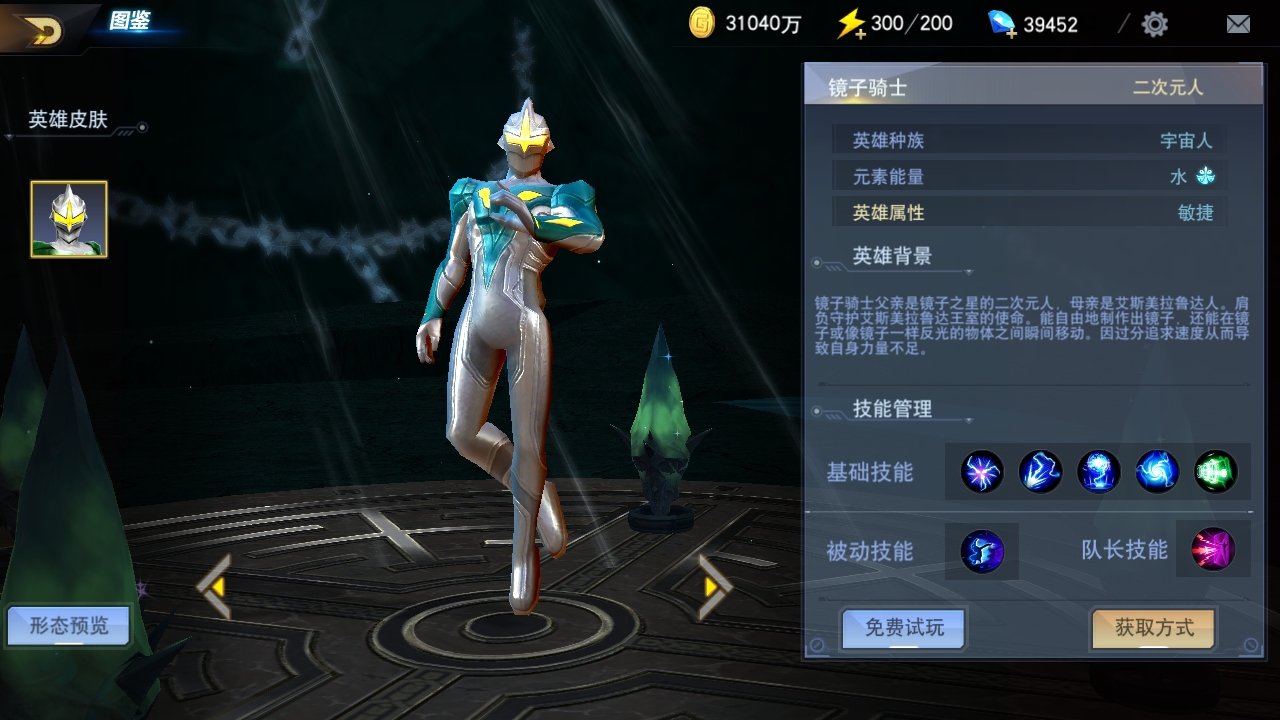The height and width of the screenshot is (720, 1280).
Task: Start a free trial with 免费试玩
Action: pyautogui.click(x=904, y=628)
